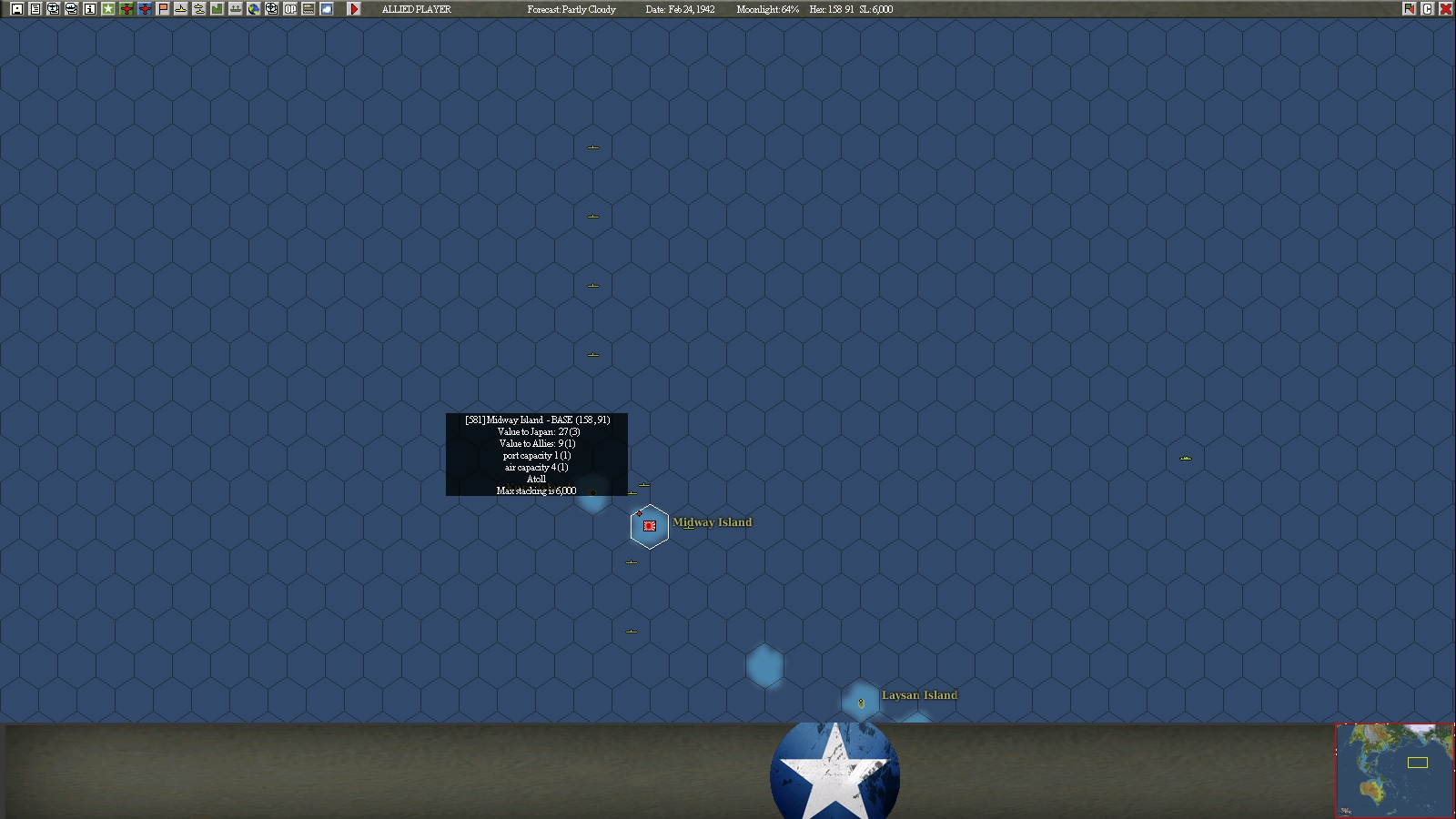This screenshot has width=1456, height=819.
Task: Open the combat report with the C icon
Action: pyautogui.click(x=1428, y=9)
